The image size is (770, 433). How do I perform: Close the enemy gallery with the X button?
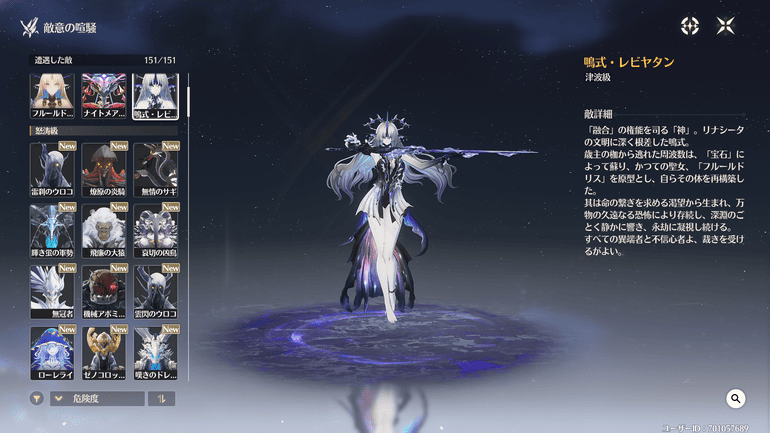(x=725, y=26)
